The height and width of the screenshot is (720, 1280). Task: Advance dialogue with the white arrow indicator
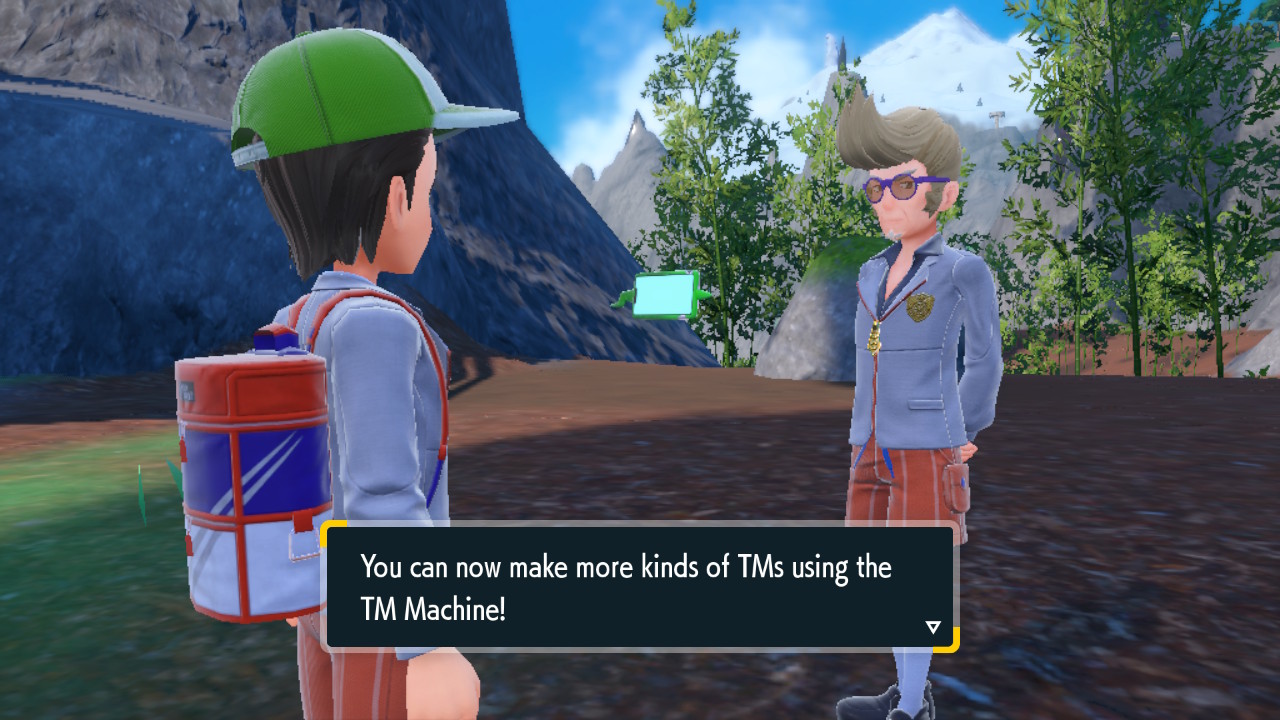(933, 627)
